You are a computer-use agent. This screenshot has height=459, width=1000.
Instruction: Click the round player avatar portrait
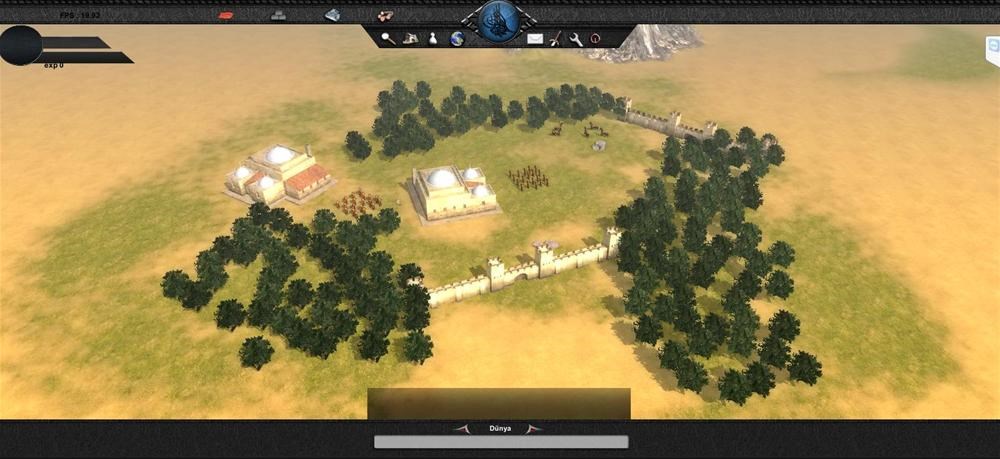[21, 45]
